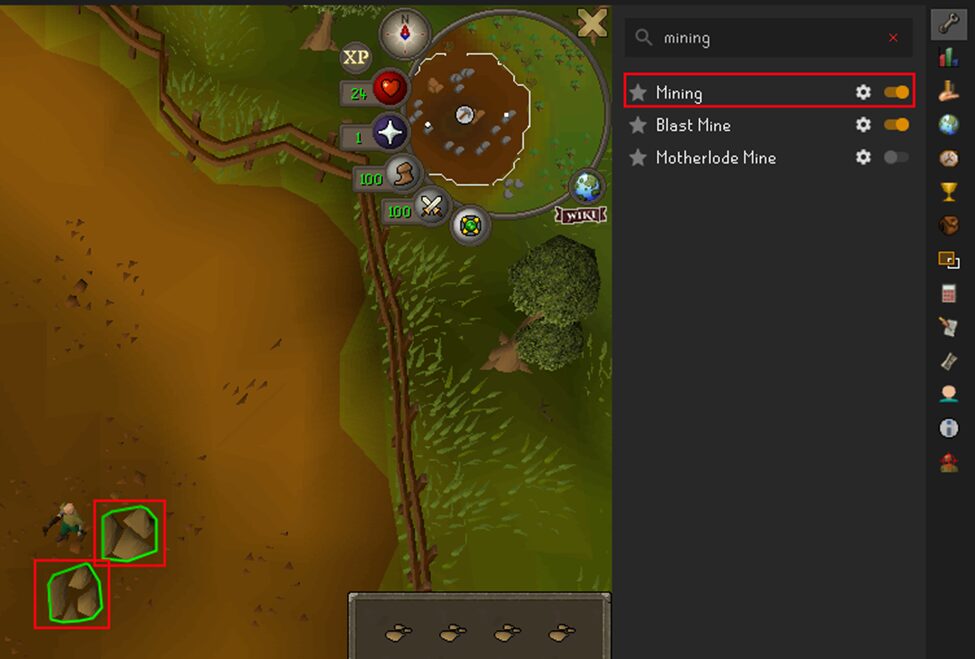Click the Wiki banner below the minimap

point(582,215)
